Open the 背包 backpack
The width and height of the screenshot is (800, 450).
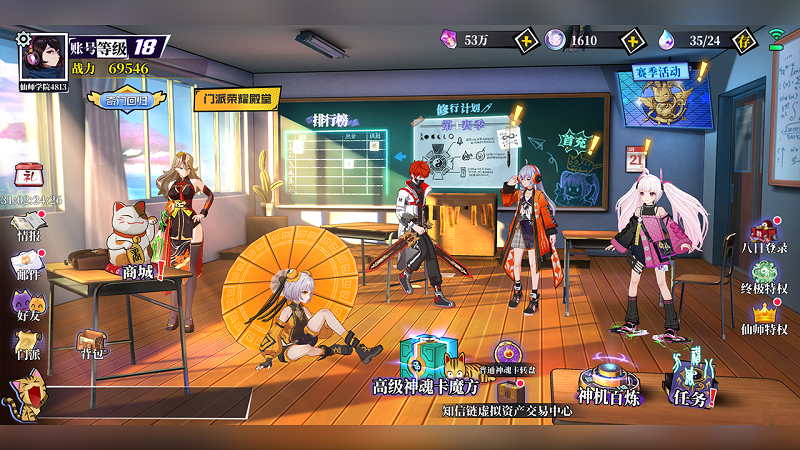pos(93,345)
